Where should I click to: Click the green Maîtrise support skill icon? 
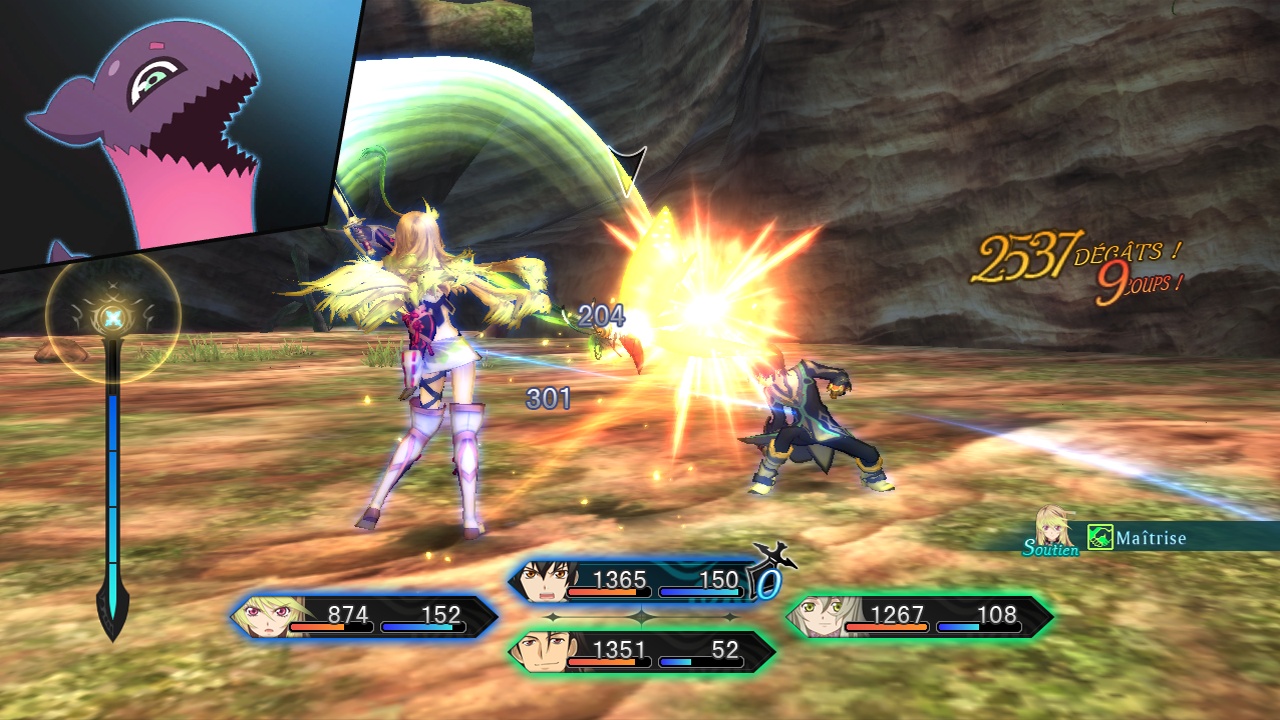click(1100, 538)
